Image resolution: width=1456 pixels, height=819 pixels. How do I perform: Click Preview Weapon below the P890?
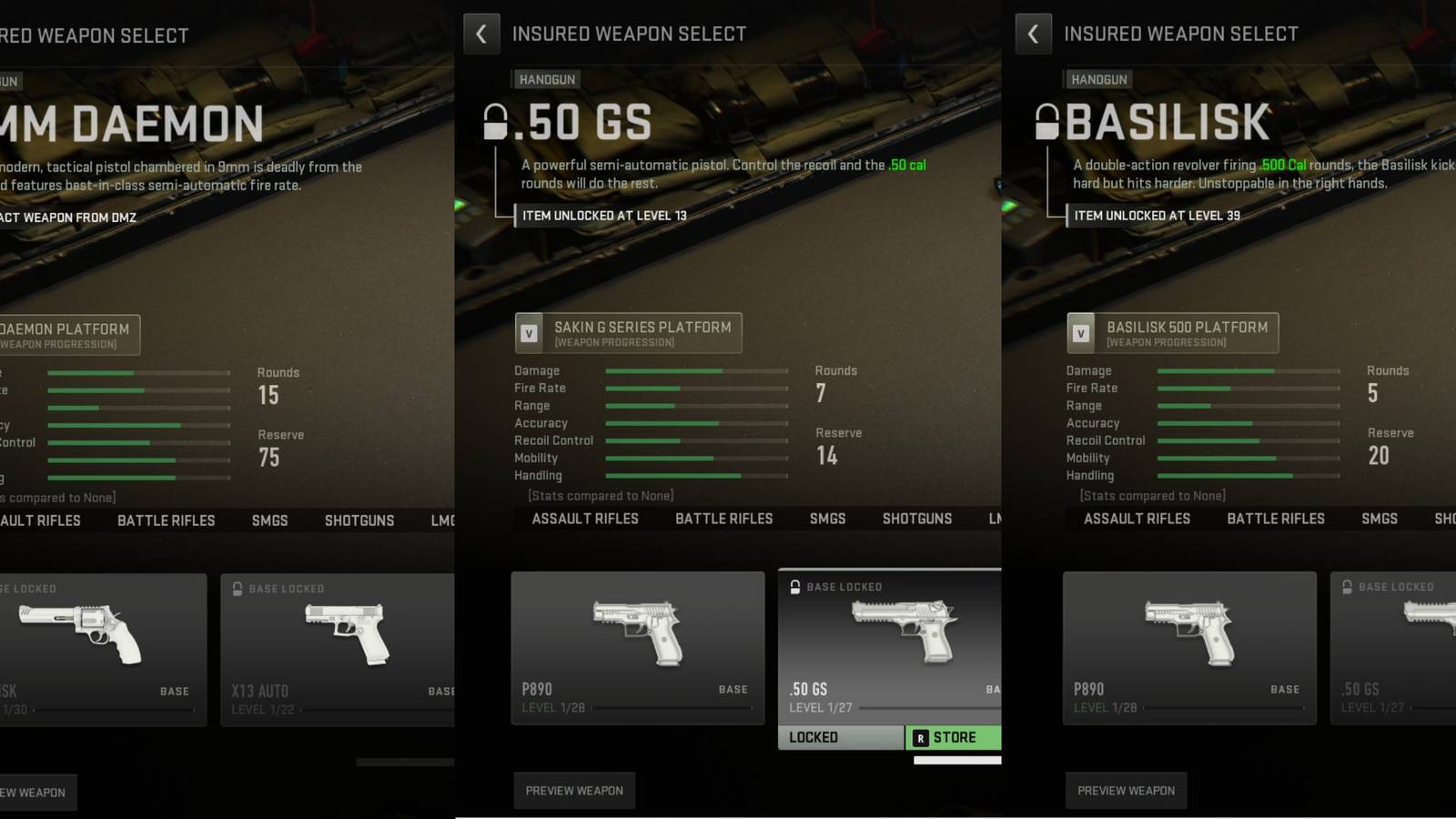(574, 790)
